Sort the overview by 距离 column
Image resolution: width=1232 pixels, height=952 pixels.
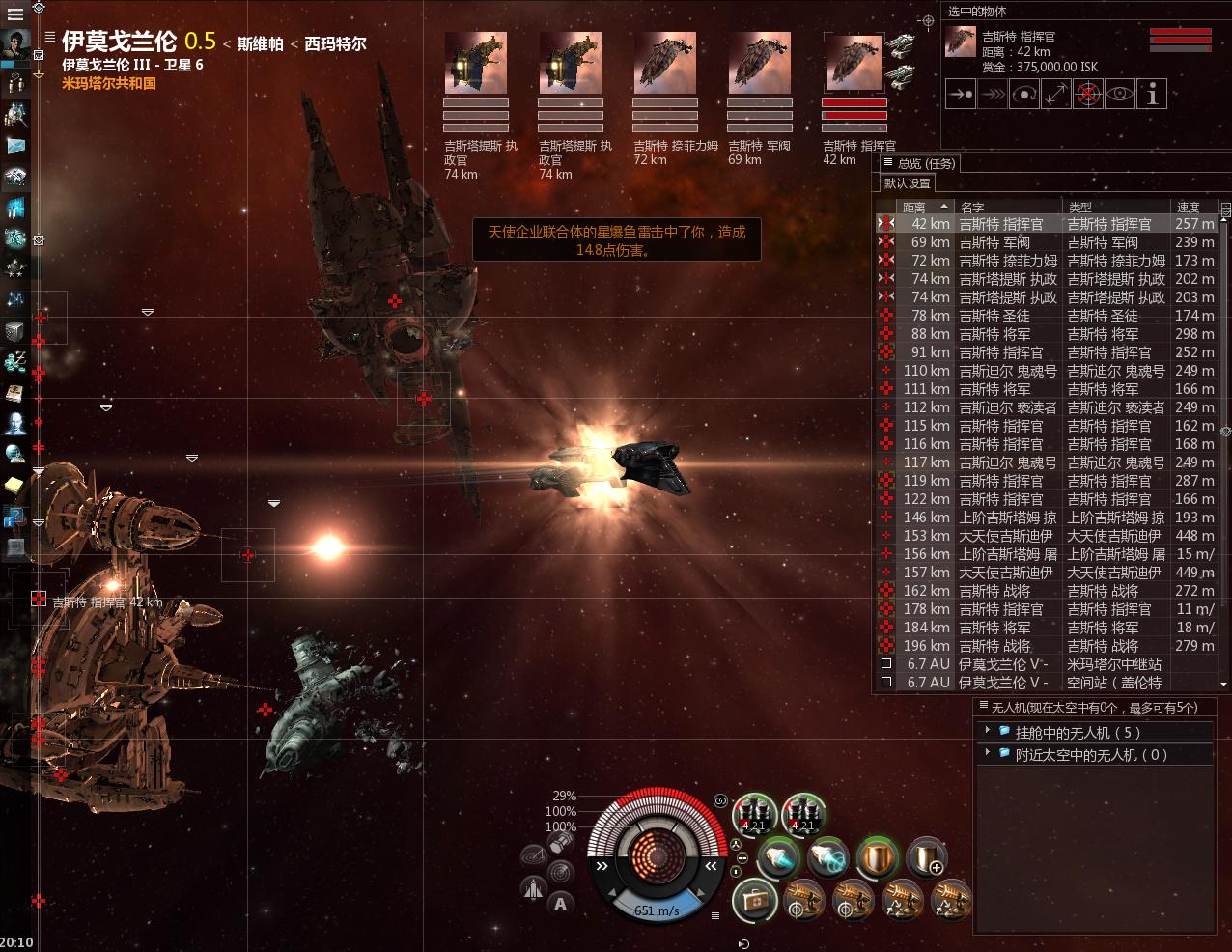coord(914,207)
